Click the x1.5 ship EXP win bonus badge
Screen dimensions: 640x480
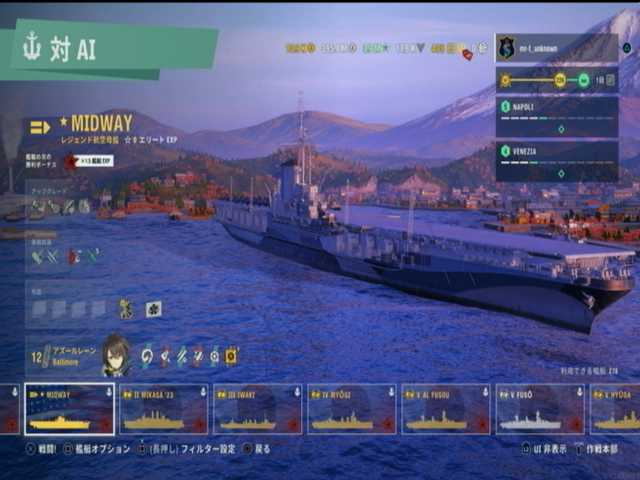(90, 161)
